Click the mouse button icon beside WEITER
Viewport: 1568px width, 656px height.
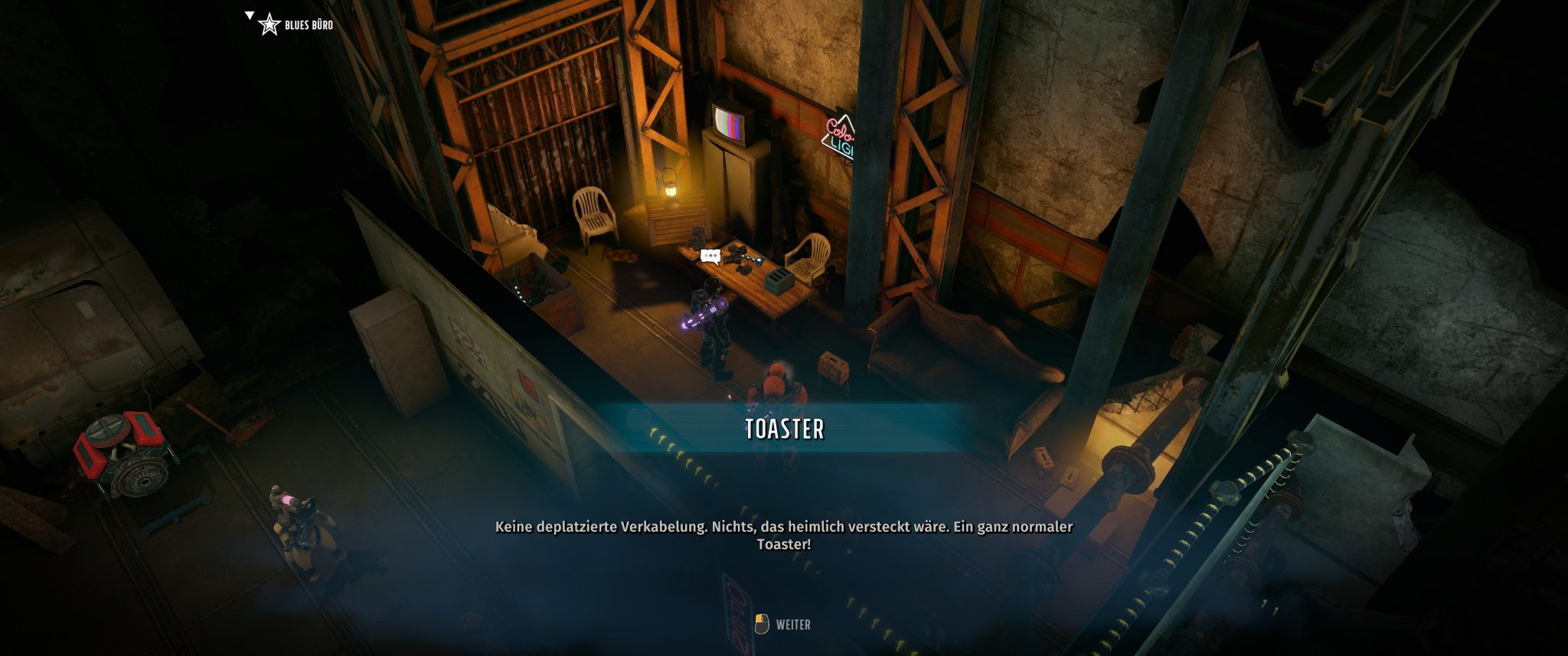tap(763, 624)
